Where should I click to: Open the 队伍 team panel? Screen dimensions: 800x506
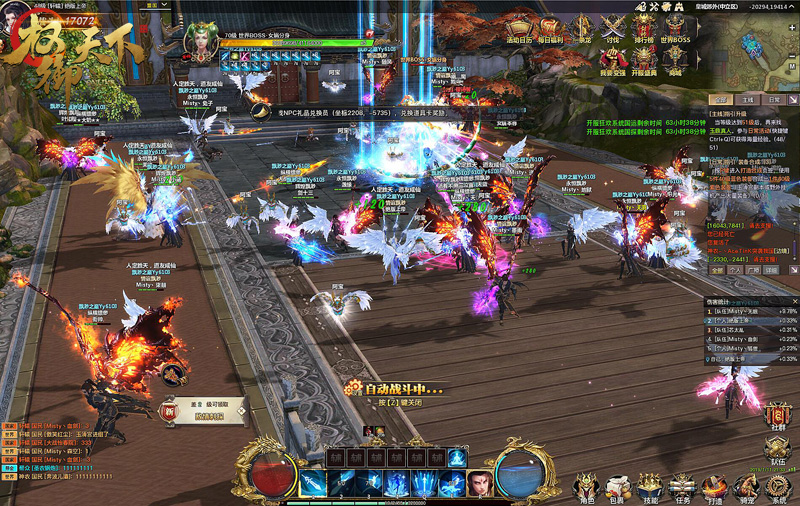778,448
